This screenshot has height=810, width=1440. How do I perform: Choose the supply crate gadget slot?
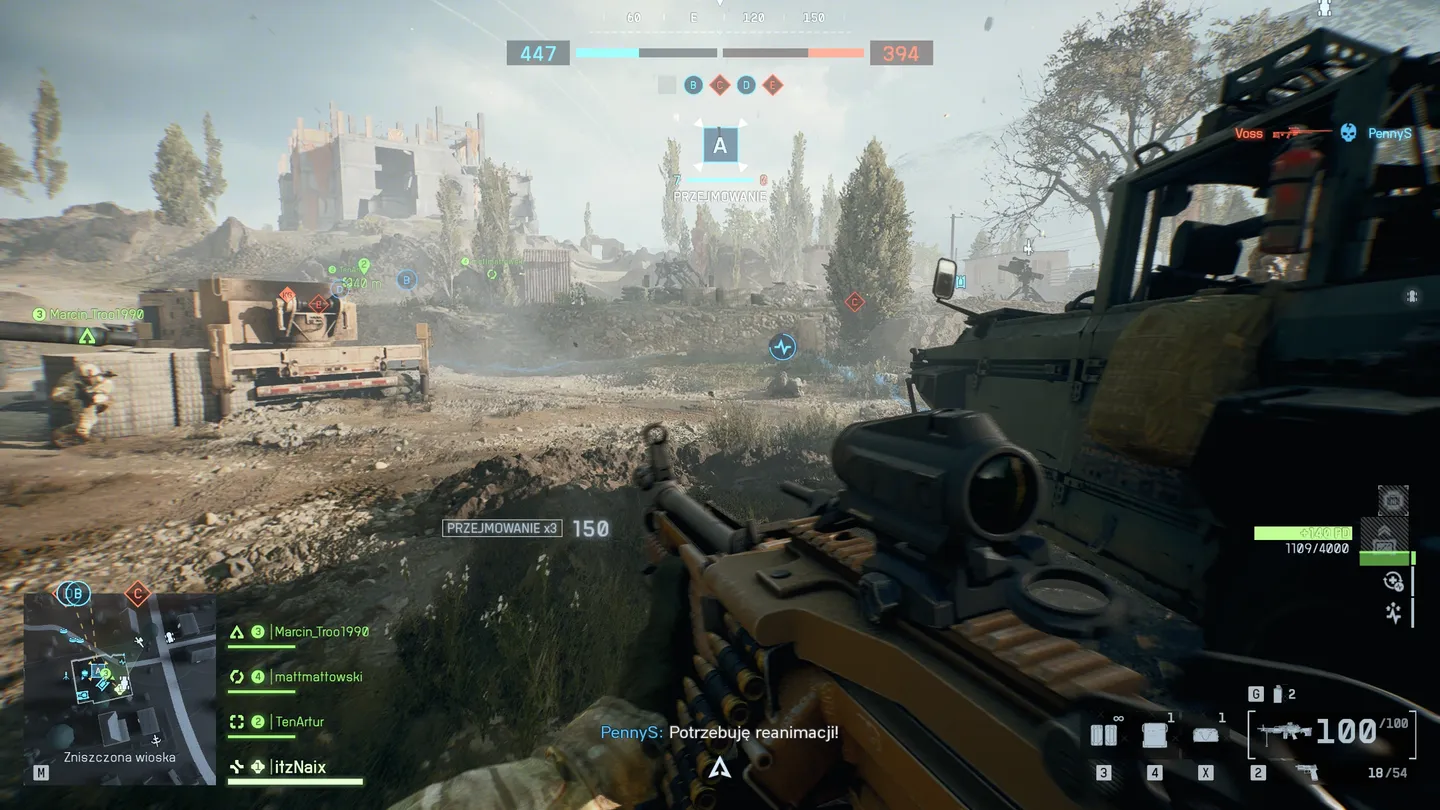tap(1155, 735)
